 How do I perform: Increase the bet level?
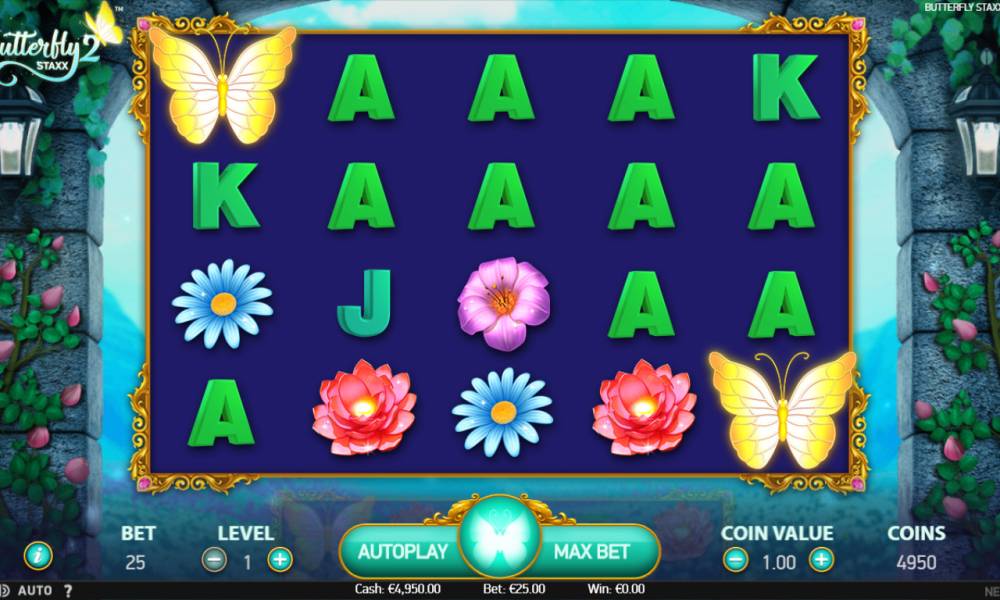tap(280, 560)
